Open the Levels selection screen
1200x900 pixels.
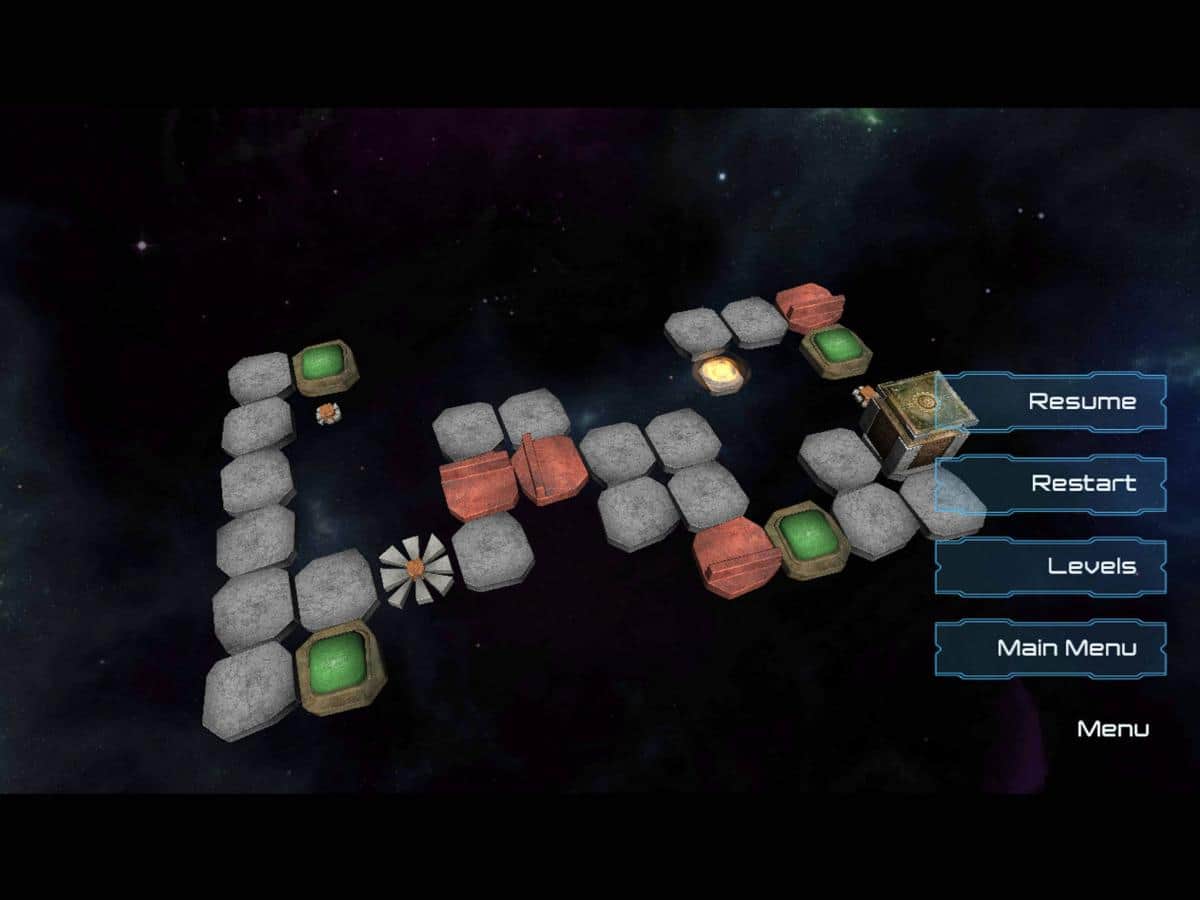1052,567
